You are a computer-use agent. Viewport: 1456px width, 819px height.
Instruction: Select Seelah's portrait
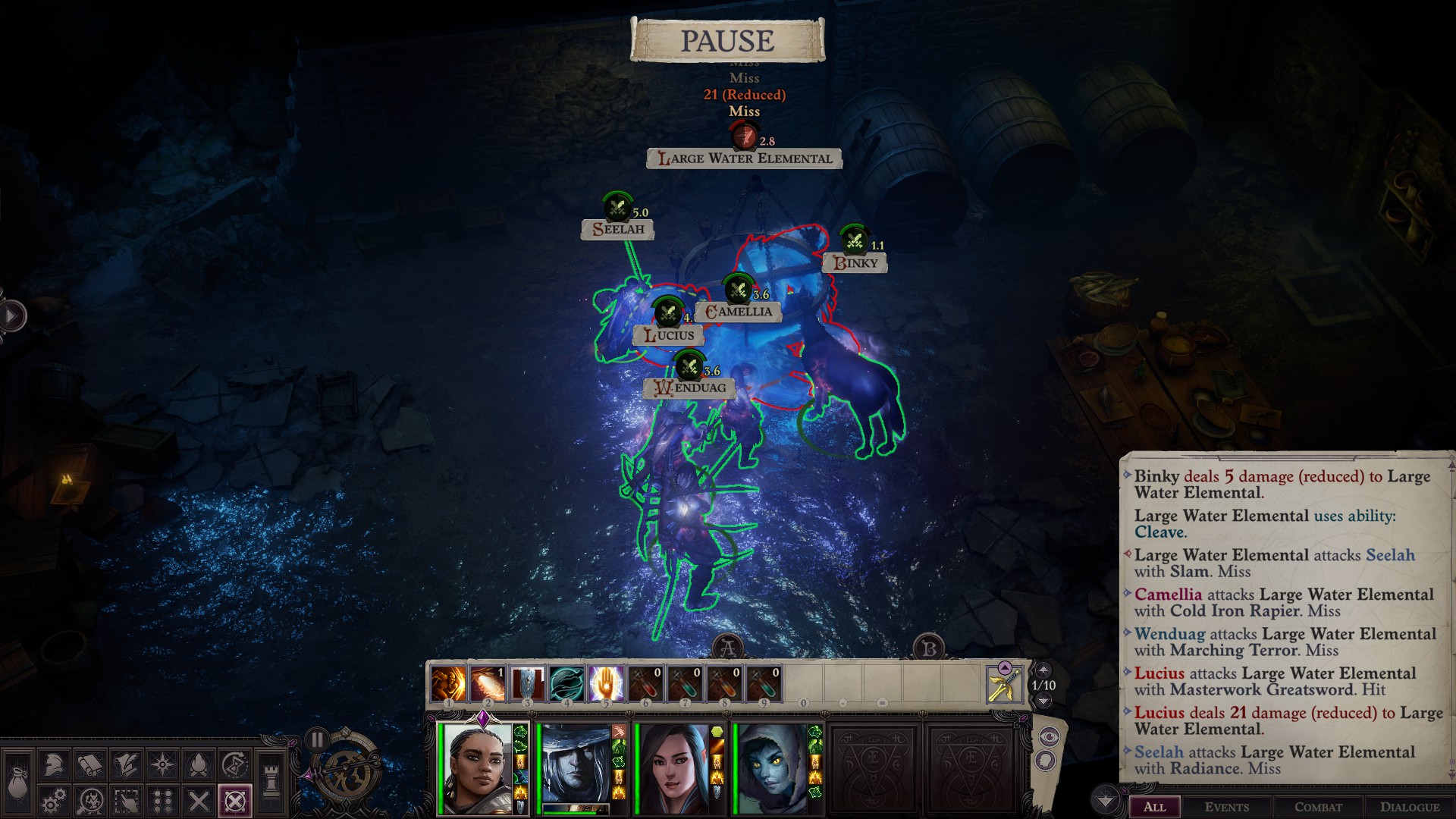coord(478,767)
